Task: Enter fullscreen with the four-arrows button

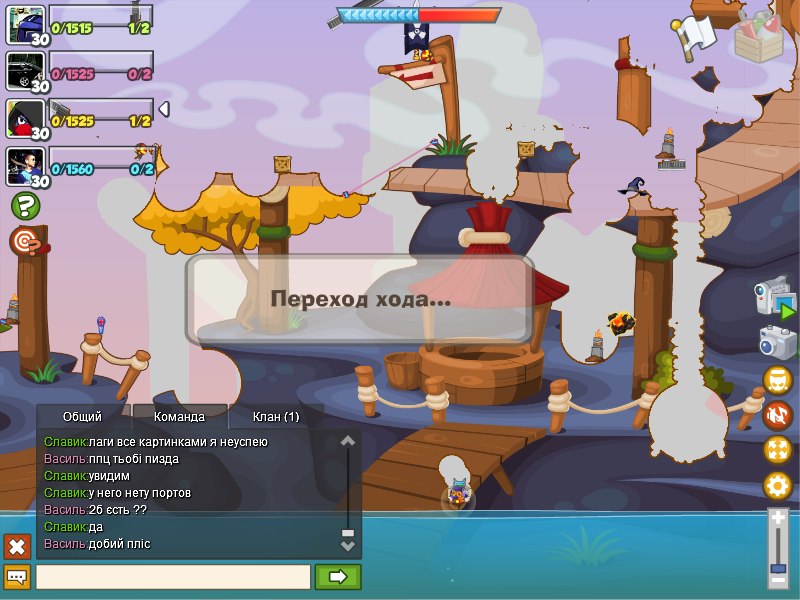Action: click(777, 449)
